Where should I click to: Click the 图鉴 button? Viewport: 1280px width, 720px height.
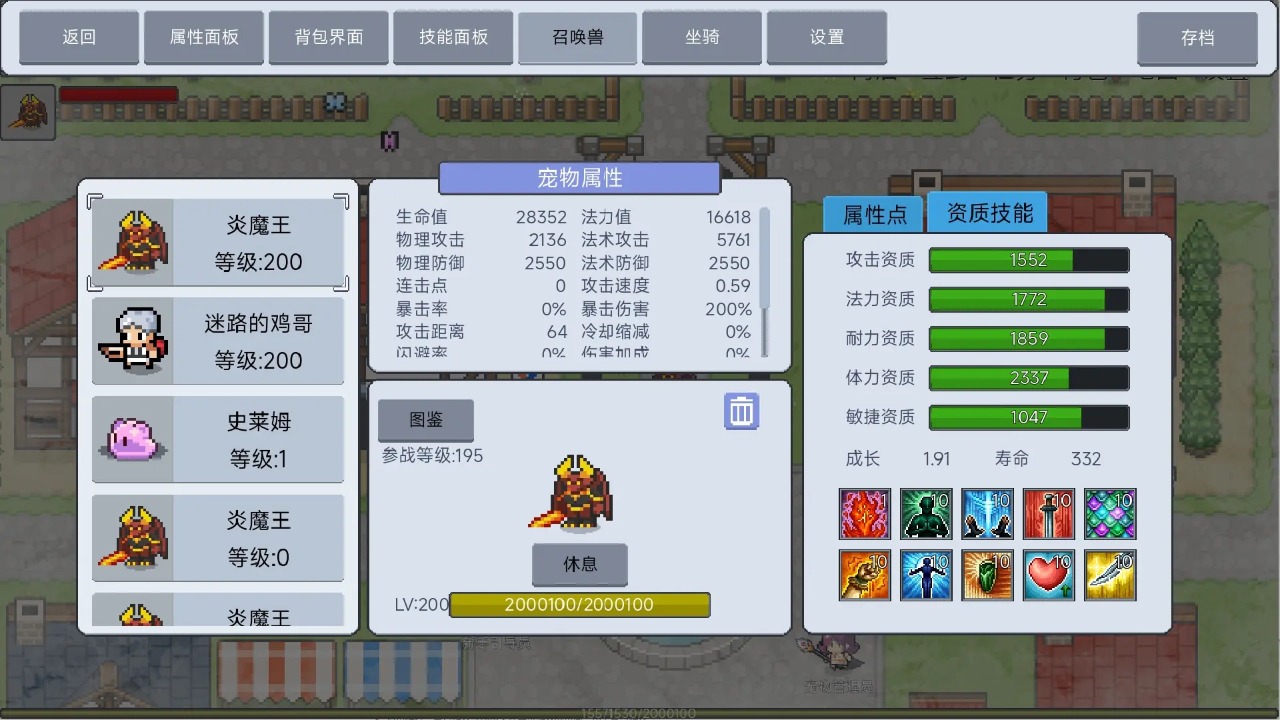pos(425,420)
